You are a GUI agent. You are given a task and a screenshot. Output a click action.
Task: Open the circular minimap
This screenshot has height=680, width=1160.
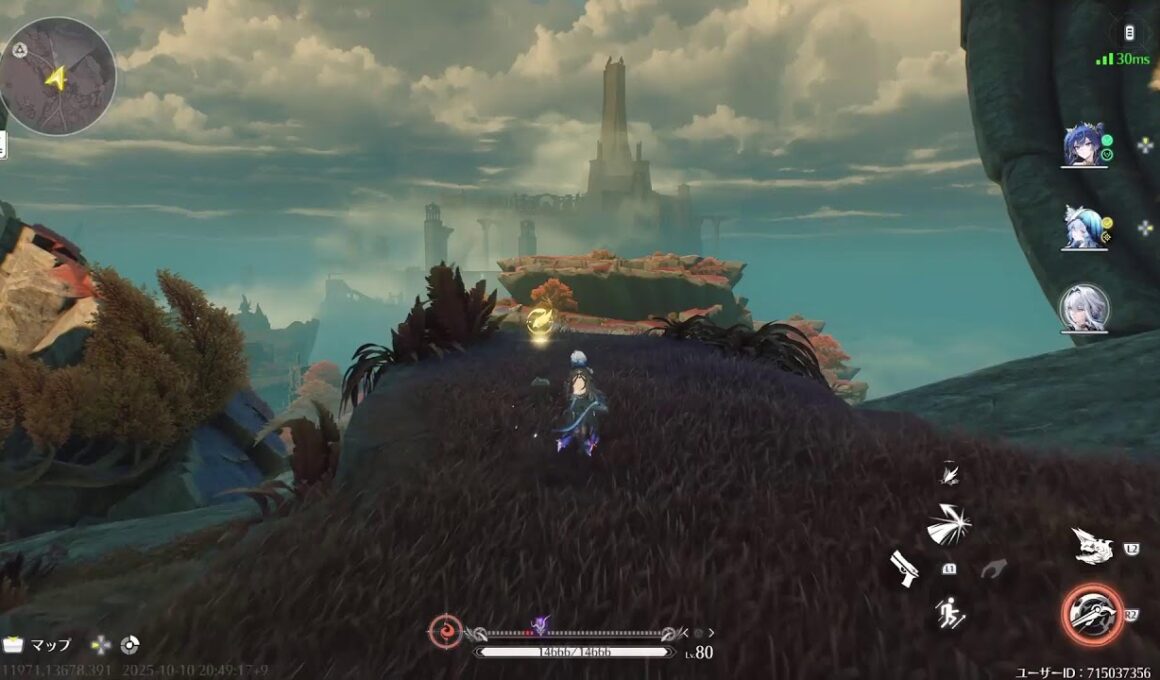[x=58, y=76]
